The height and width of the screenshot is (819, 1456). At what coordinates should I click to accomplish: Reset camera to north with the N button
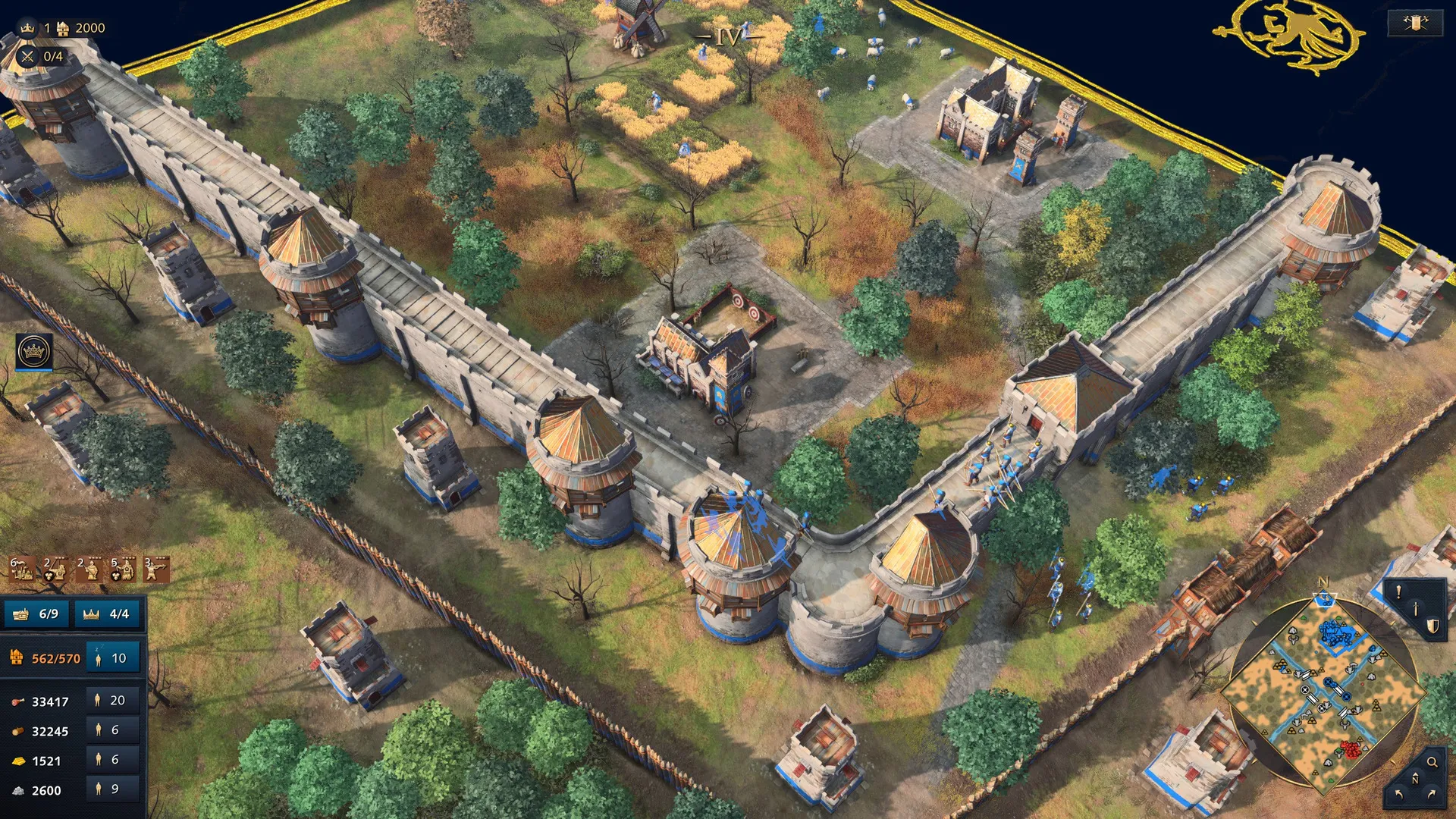point(1414,779)
